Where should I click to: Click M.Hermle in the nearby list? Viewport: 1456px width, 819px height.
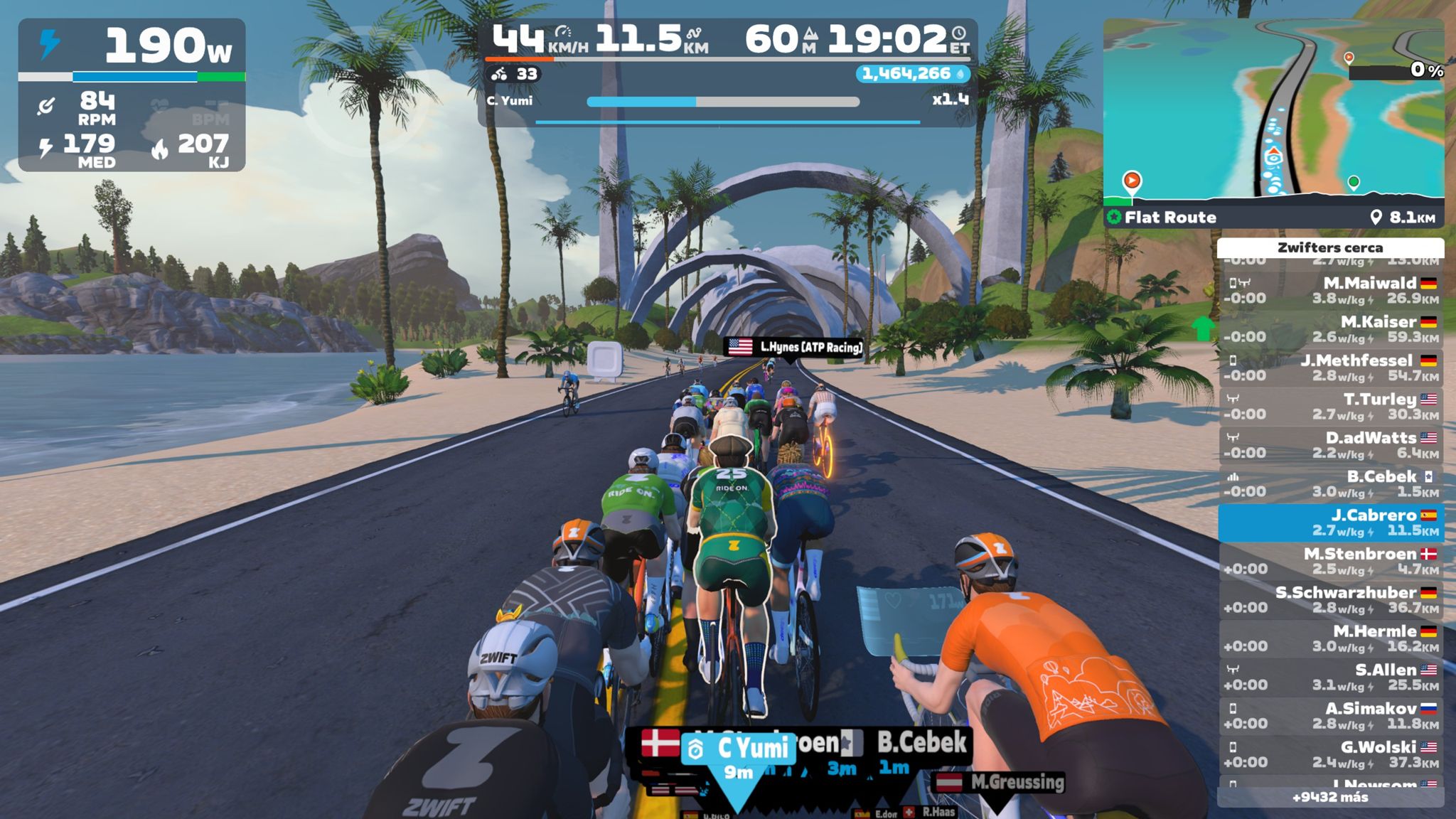tap(1331, 638)
